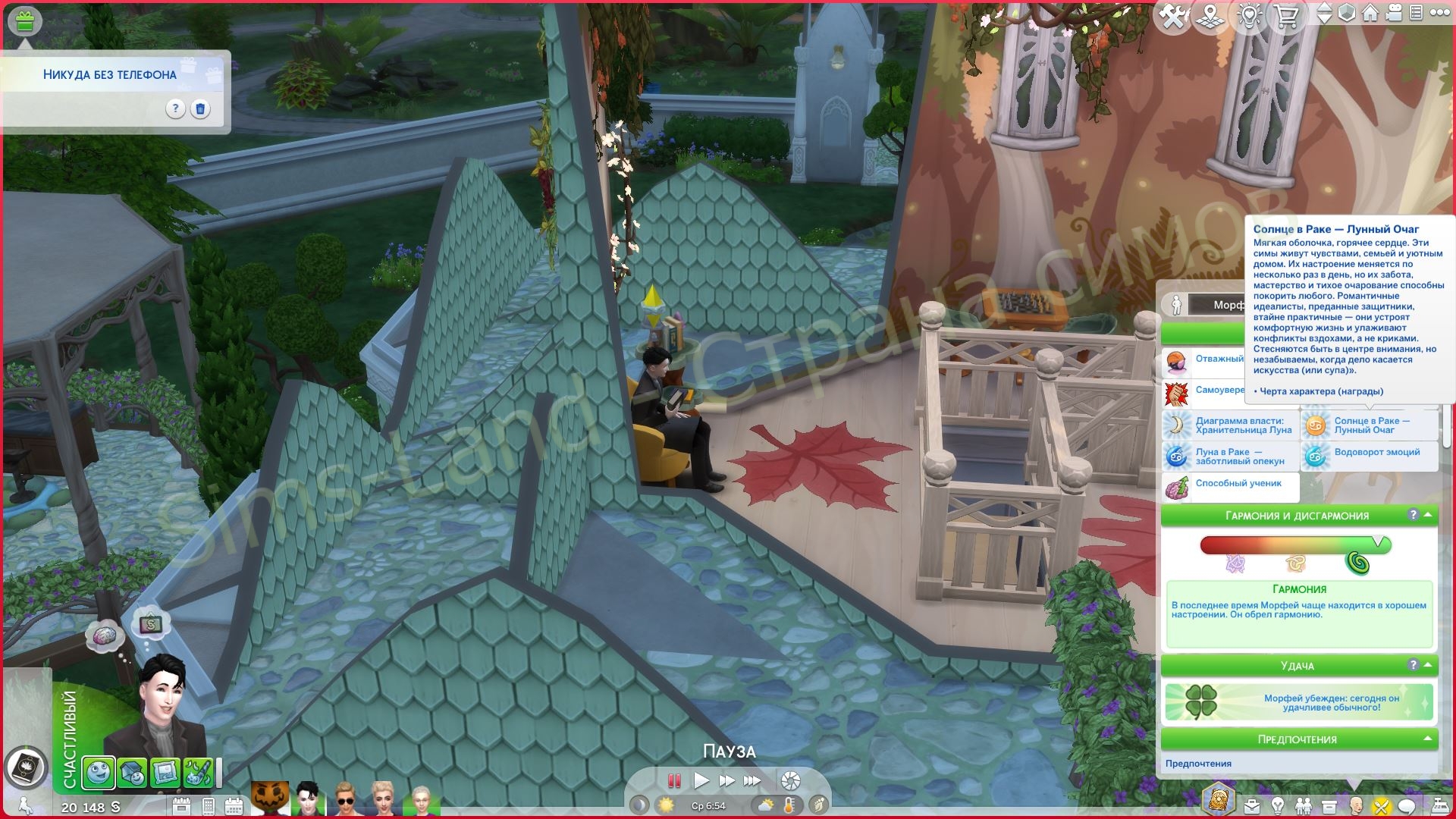Screen dimensions: 1456x819
Task: Open the highlighted needs panel cutlery icon
Action: (x=1381, y=807)
